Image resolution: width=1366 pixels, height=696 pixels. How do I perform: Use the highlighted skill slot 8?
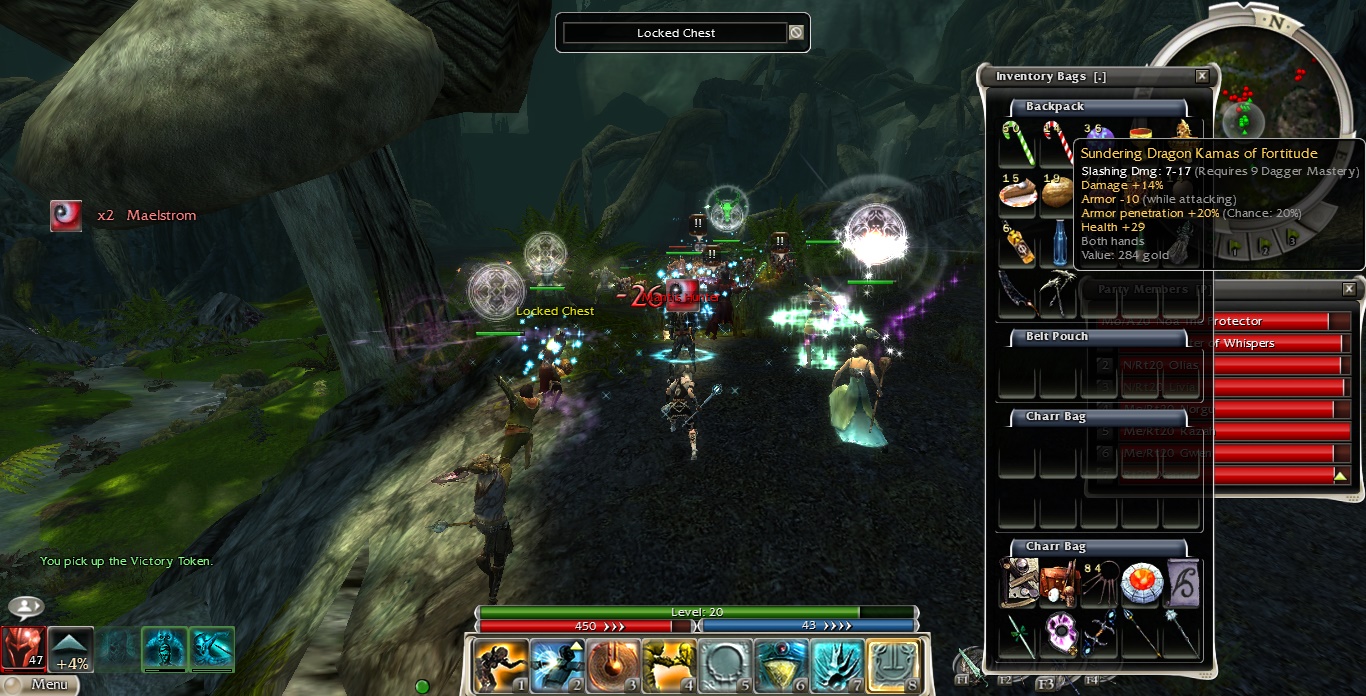893,666
